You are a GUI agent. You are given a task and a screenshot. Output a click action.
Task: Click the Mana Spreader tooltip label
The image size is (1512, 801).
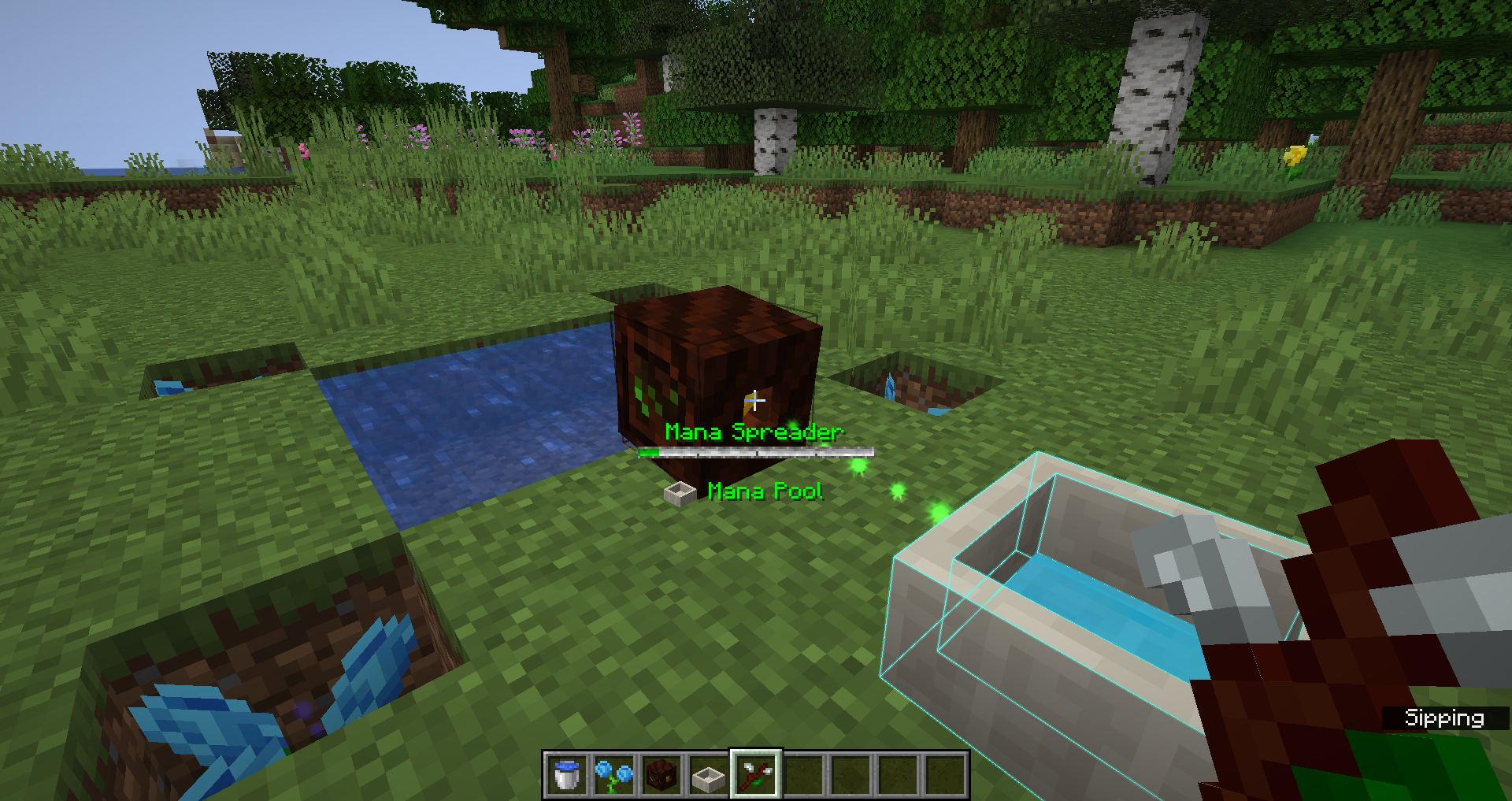(x=754, y=432)
